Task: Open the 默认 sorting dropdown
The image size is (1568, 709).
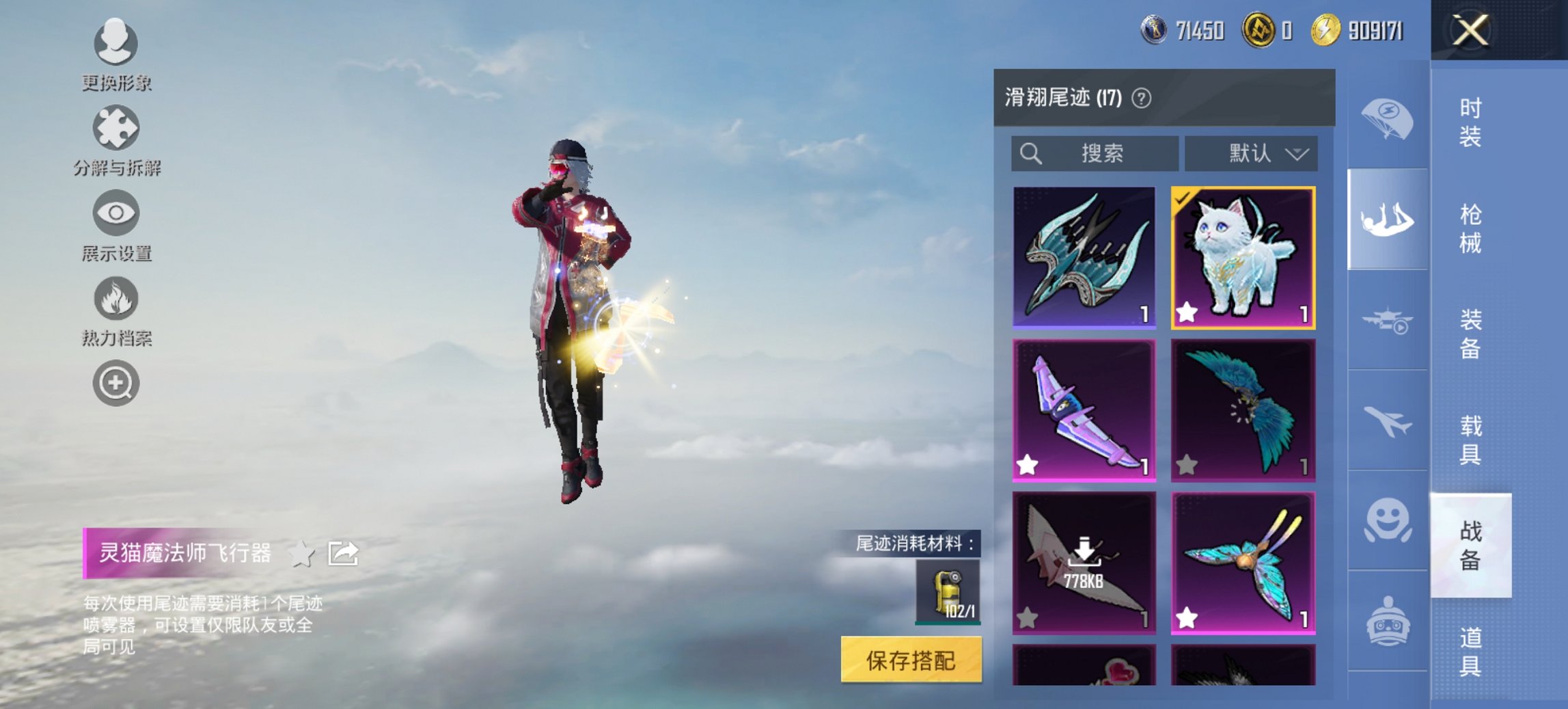Action: pyautogui.click(x=1250, y=153)
